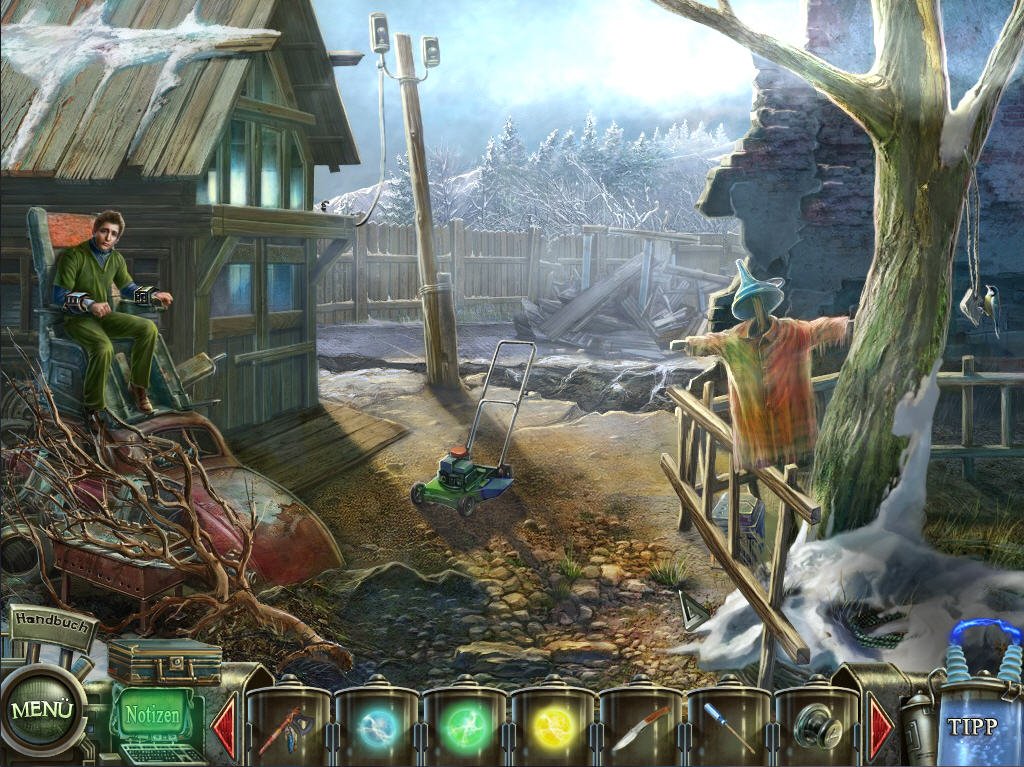Select the yellow energy orb in inventory

coord(552,728)
